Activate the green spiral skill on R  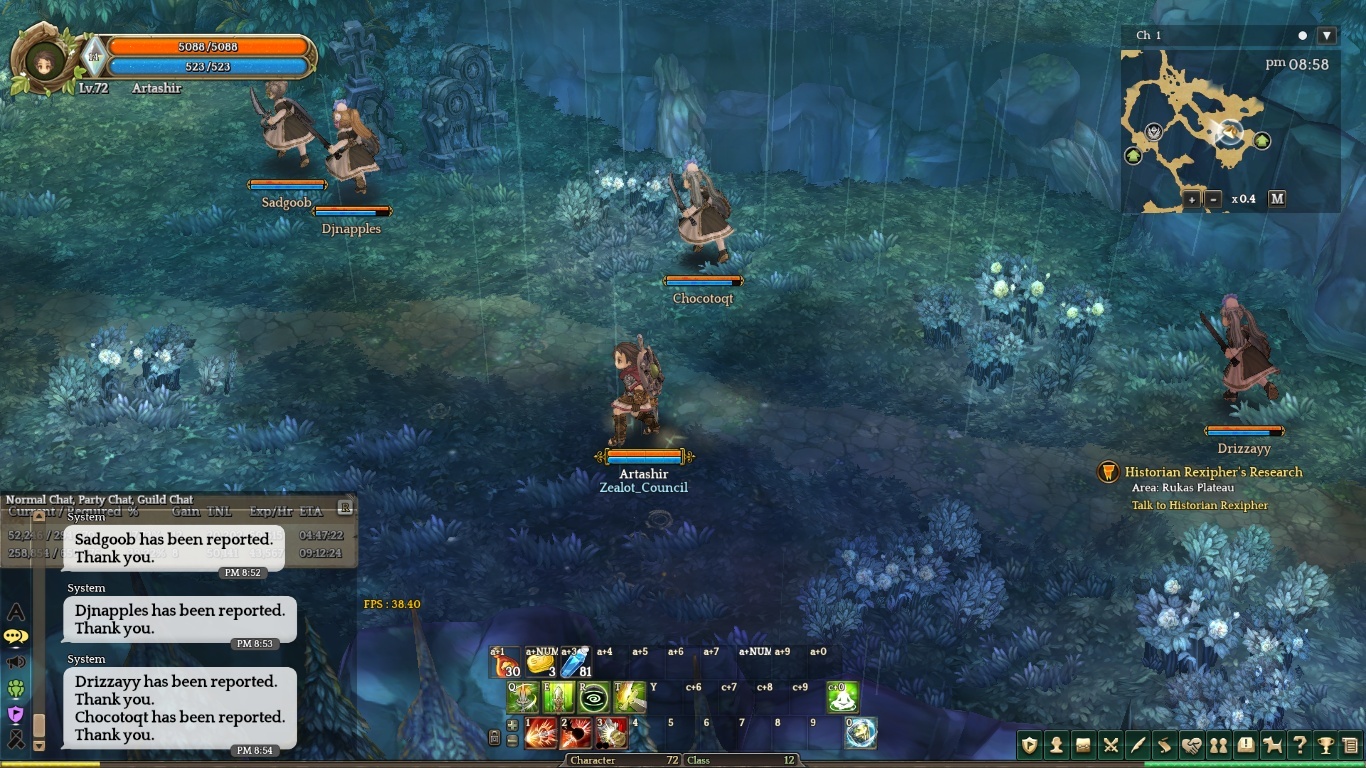pos(594,697)
